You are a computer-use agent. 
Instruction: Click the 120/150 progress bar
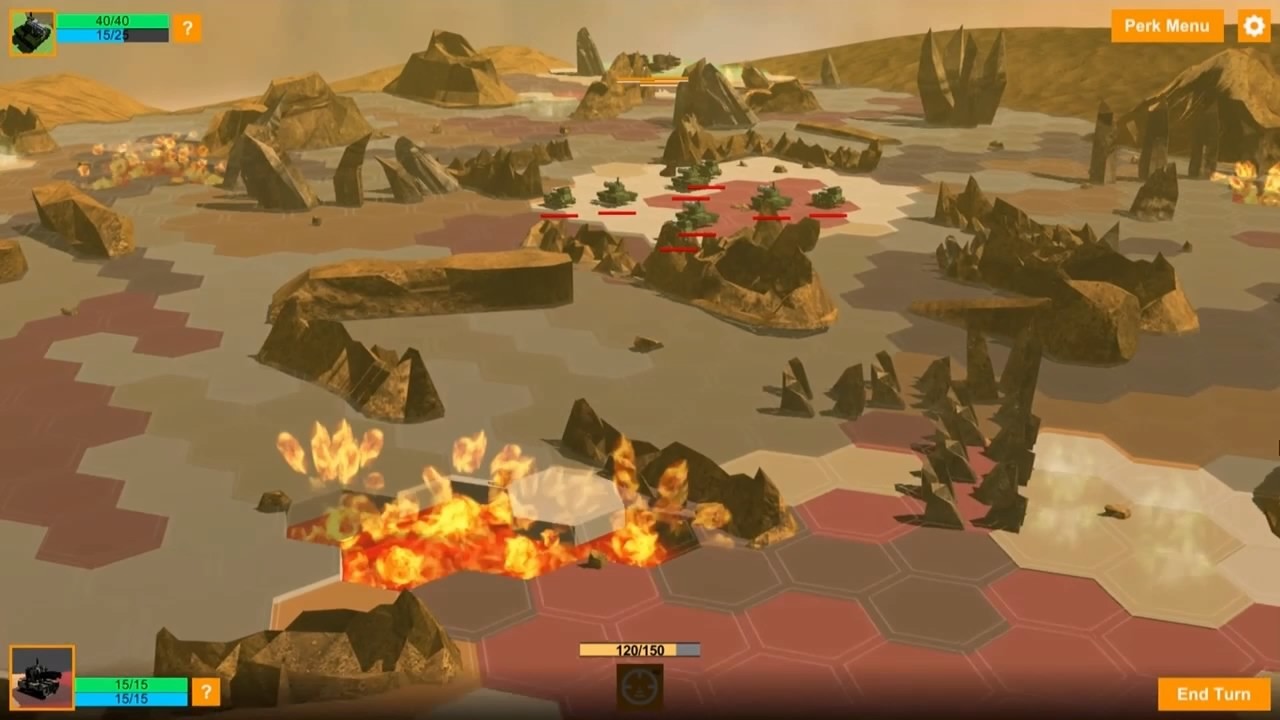[638, 648]
